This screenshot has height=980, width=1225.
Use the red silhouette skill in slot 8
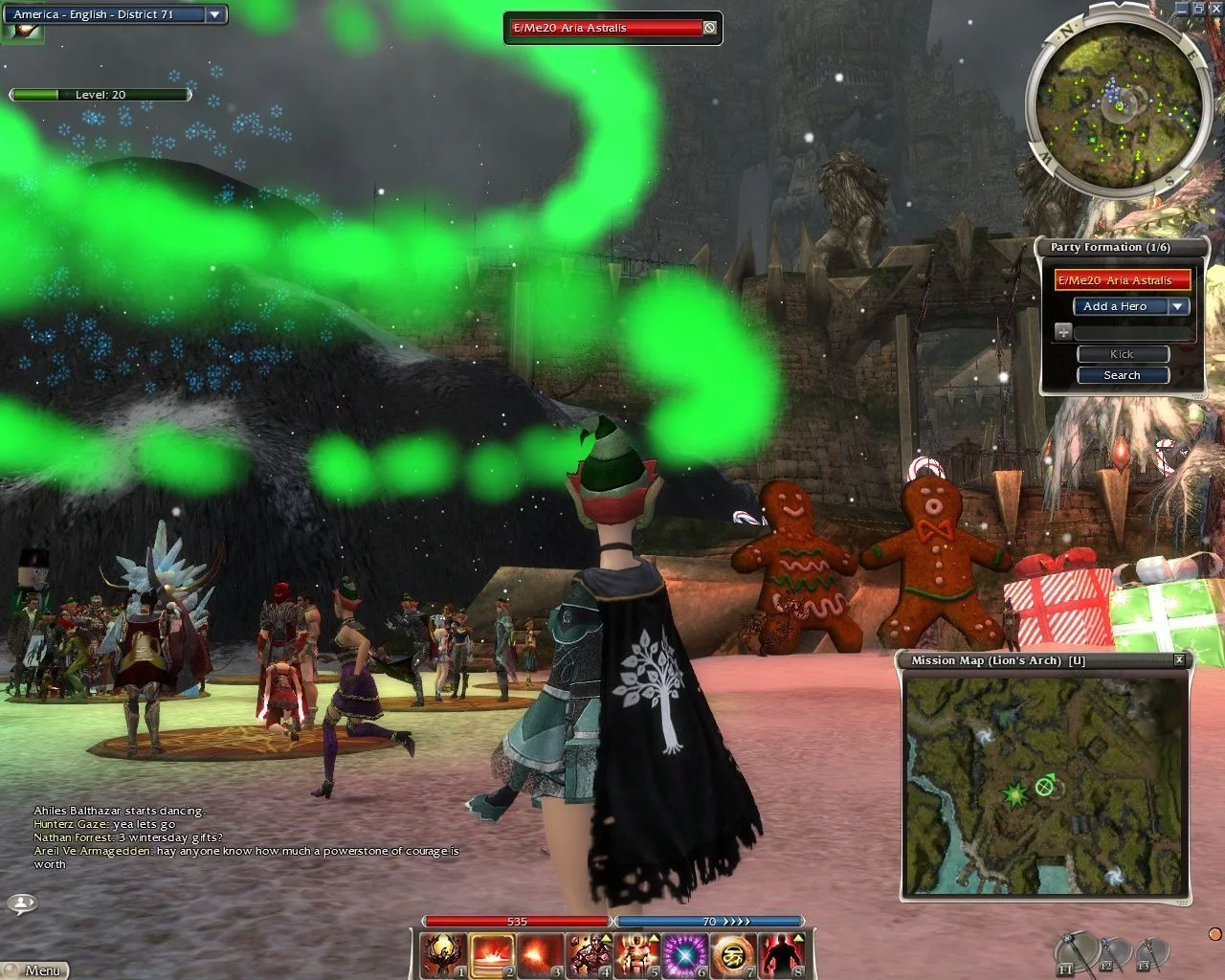pos(781,954)
